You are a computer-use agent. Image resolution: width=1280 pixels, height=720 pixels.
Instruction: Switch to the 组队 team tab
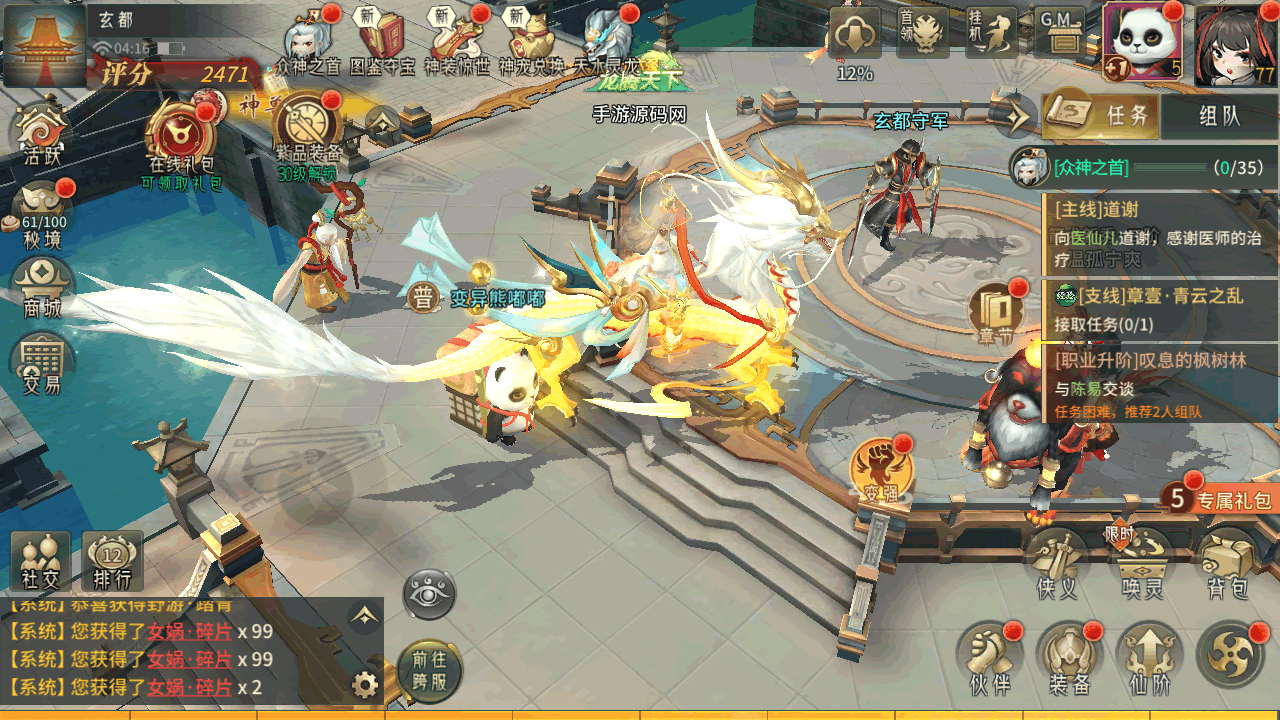pos(1219,116)
